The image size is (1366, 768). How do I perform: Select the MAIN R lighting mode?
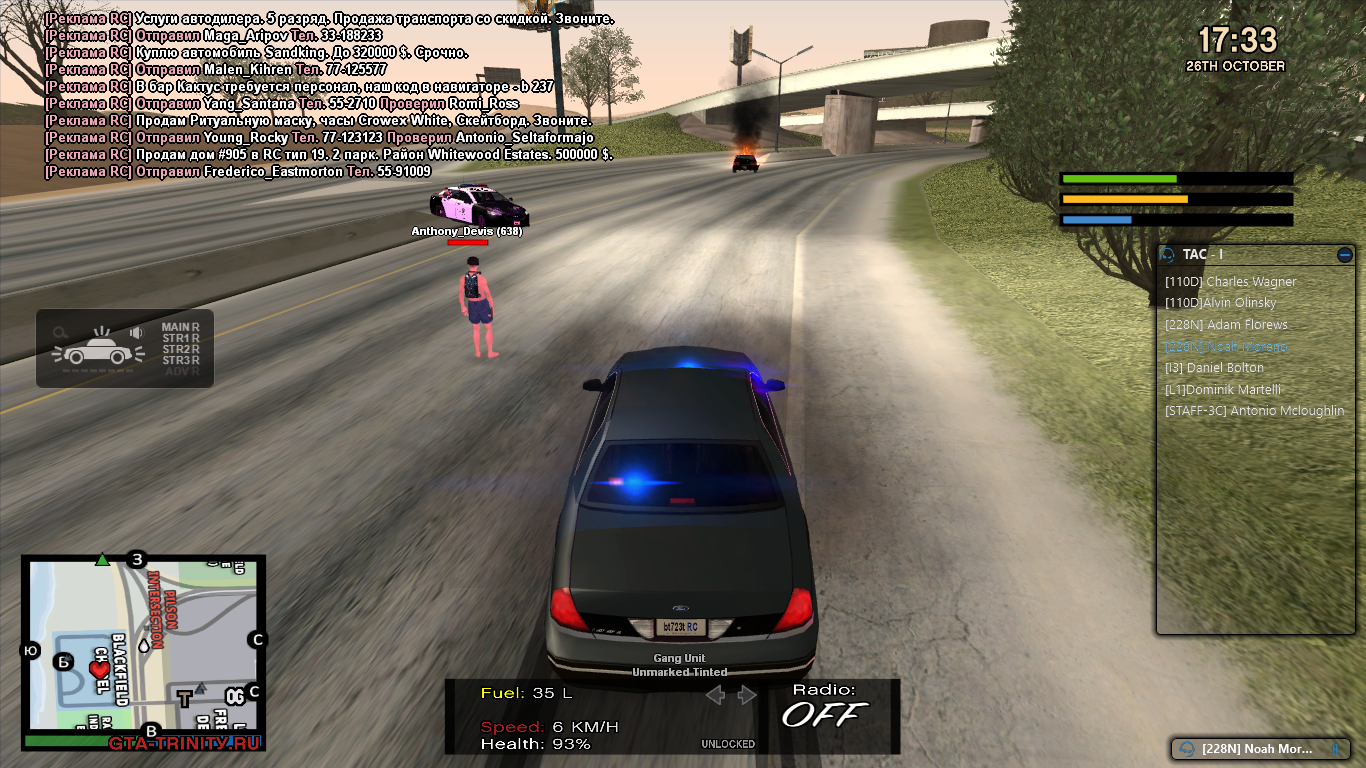(180, 327)
